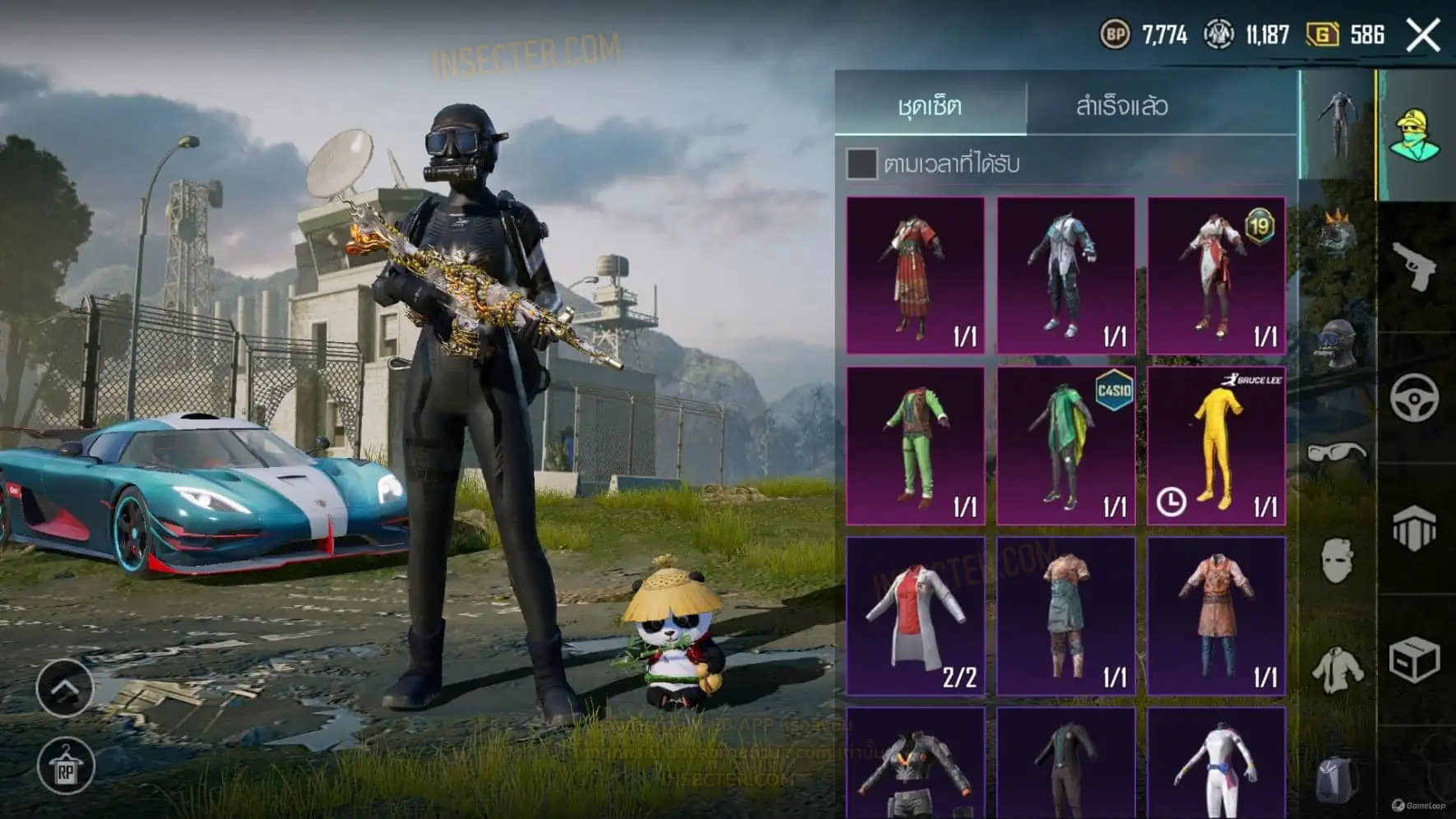Viewport: 1456px width, 819px height.
Task: Close the inventory with the X button
Action: click(x=1423, y=35)
